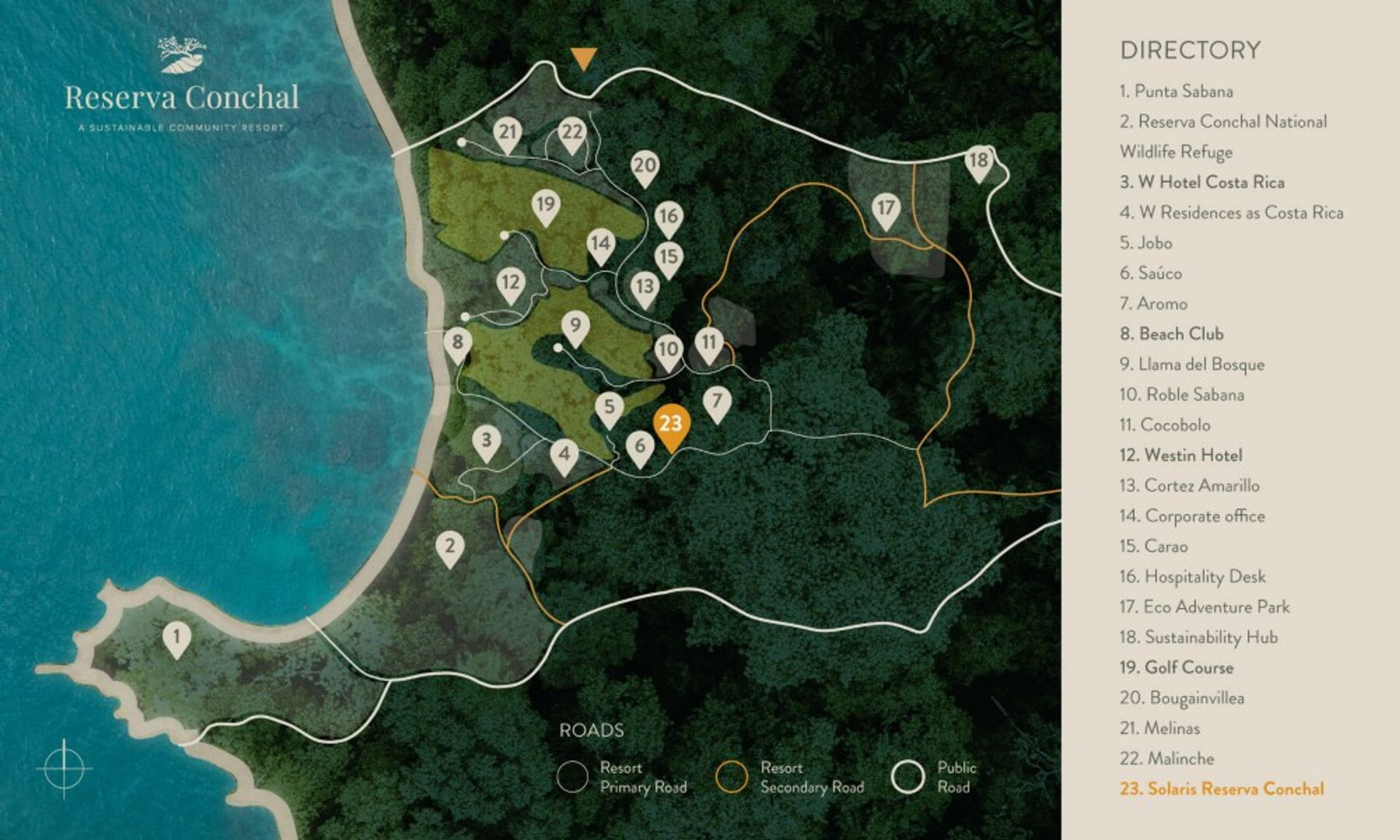1400x840 pixels.
Task: Choose Golf Course from the directory list
Action: 1176,667
